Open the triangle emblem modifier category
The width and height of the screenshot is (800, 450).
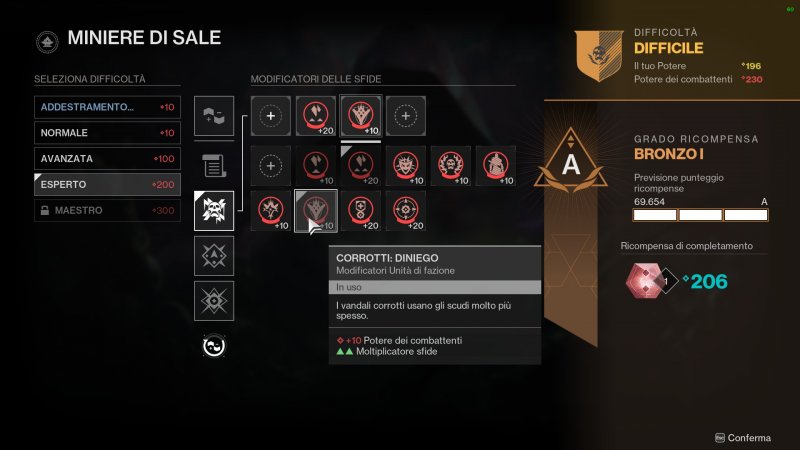(x=214, y=255)
